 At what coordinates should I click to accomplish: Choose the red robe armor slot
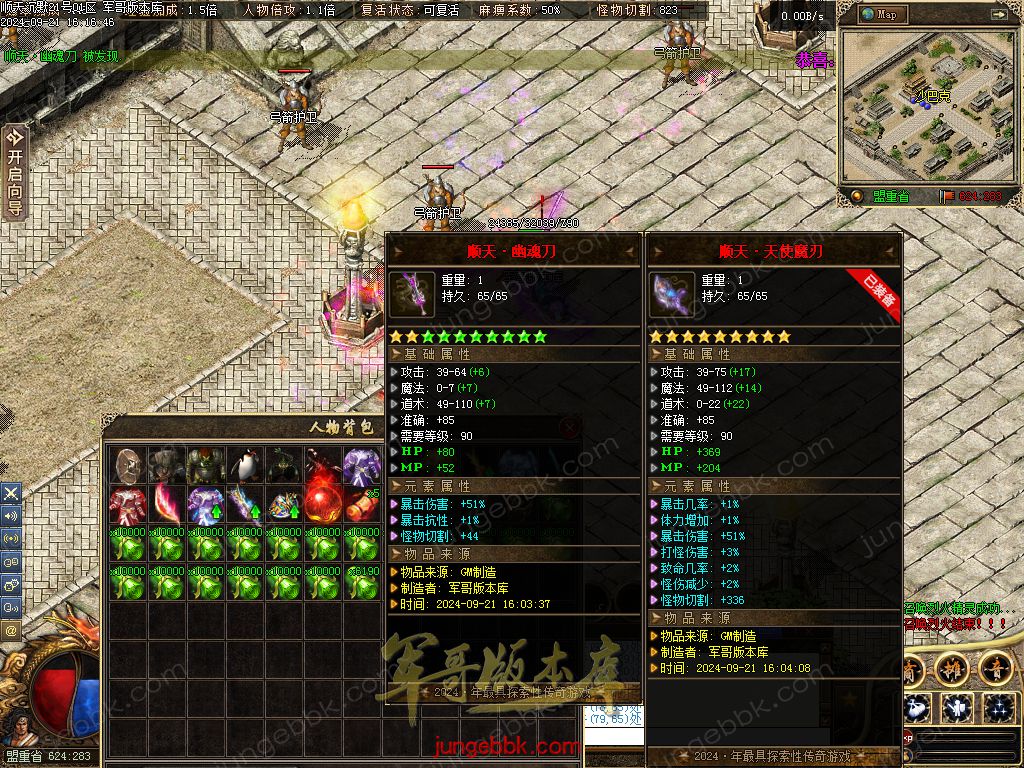click(x=127, y=505)
